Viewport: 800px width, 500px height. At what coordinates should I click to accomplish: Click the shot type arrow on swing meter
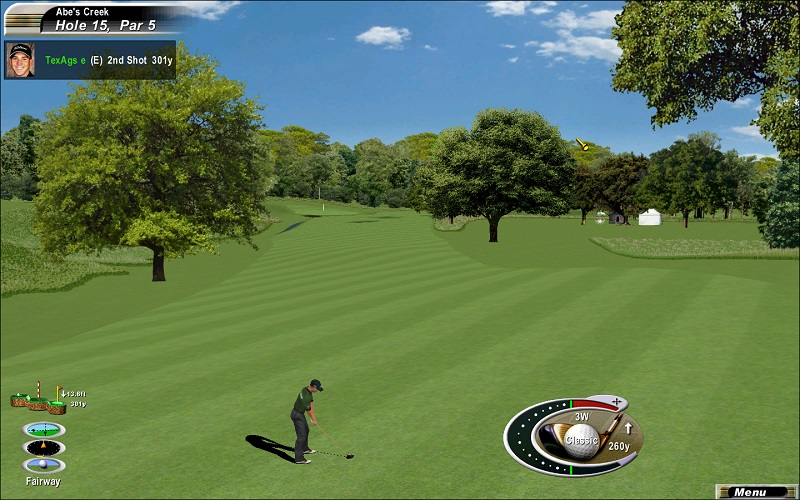click(628, 429)
